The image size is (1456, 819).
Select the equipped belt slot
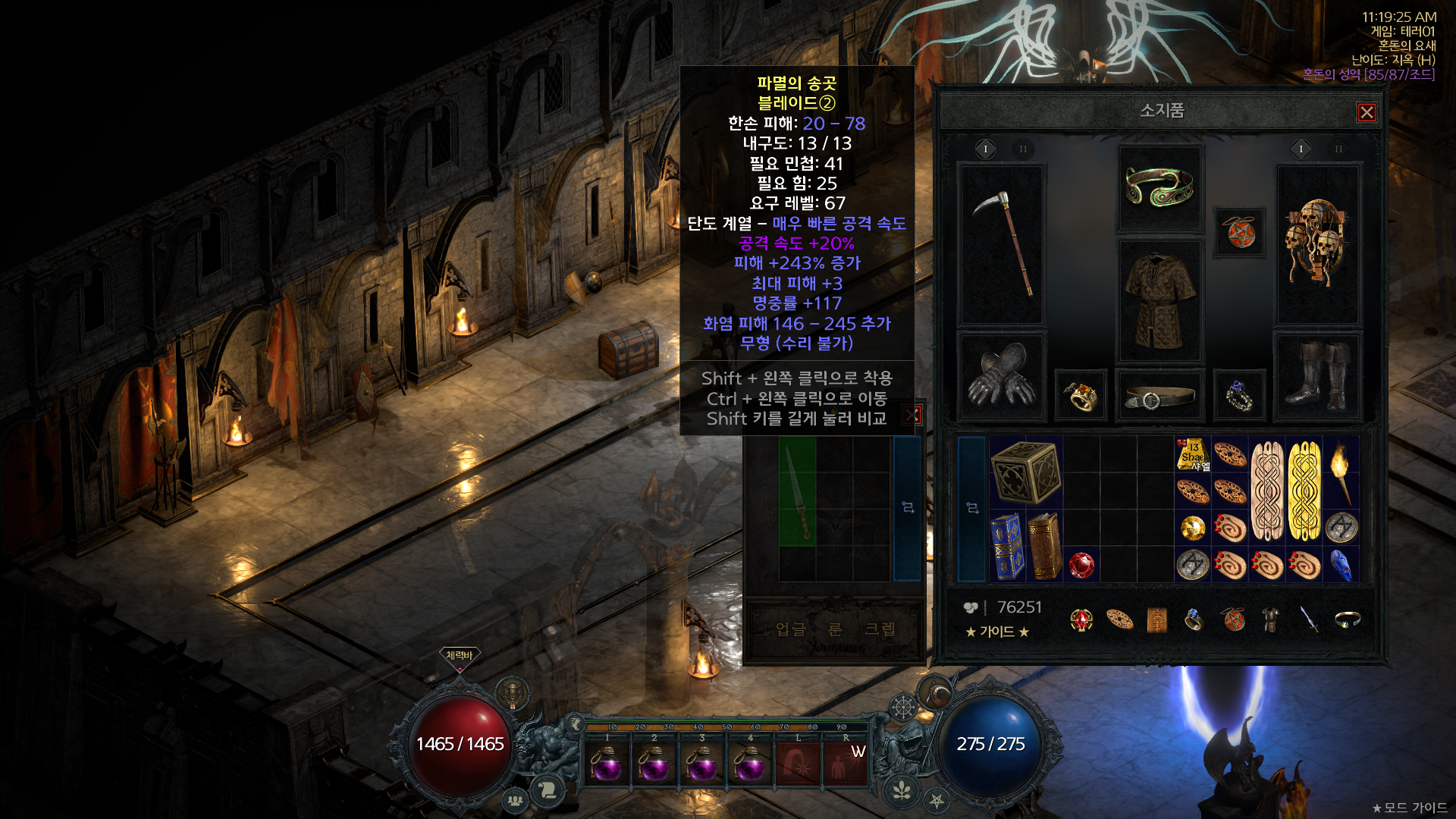click(1159, 396)
